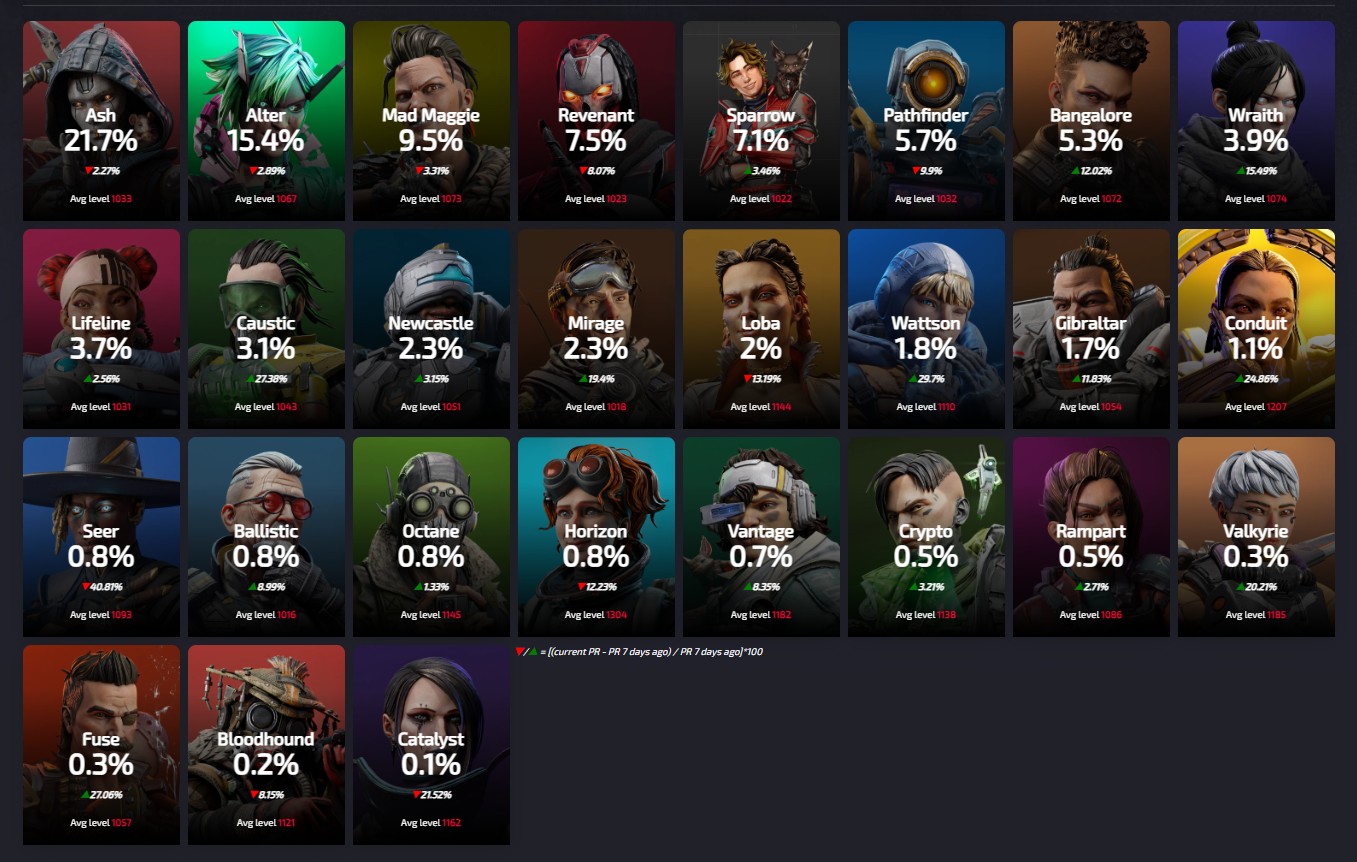Click the Caustic card

click(x=266, y=329)
